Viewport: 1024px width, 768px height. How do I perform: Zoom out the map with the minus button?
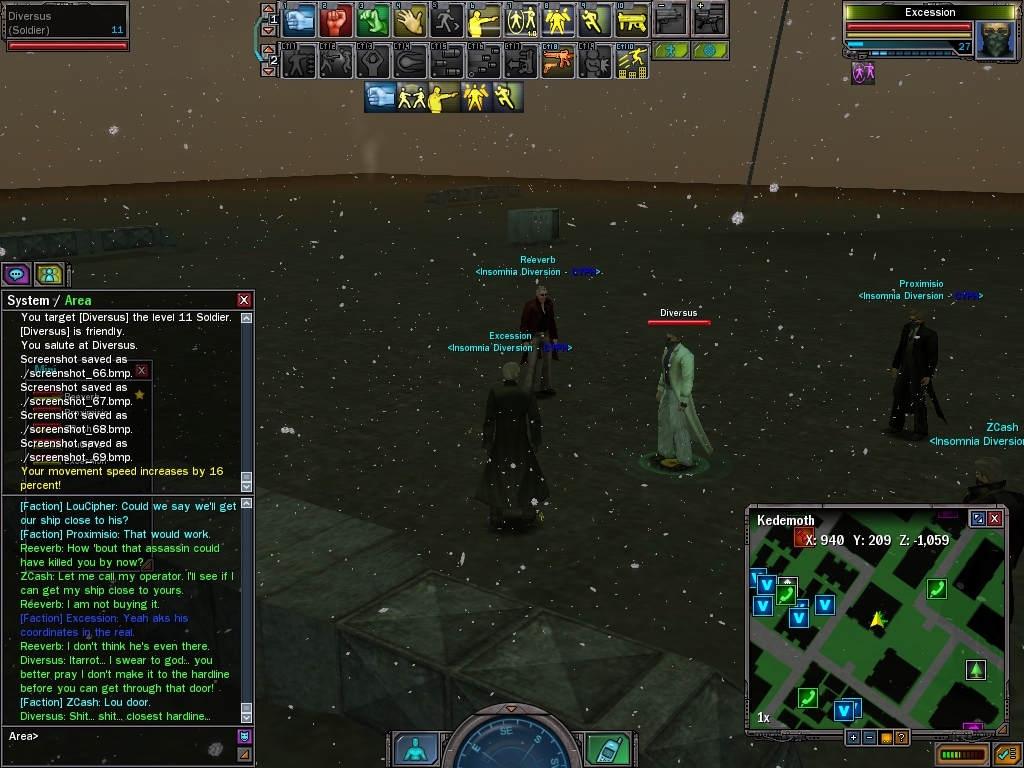[870, 738]
